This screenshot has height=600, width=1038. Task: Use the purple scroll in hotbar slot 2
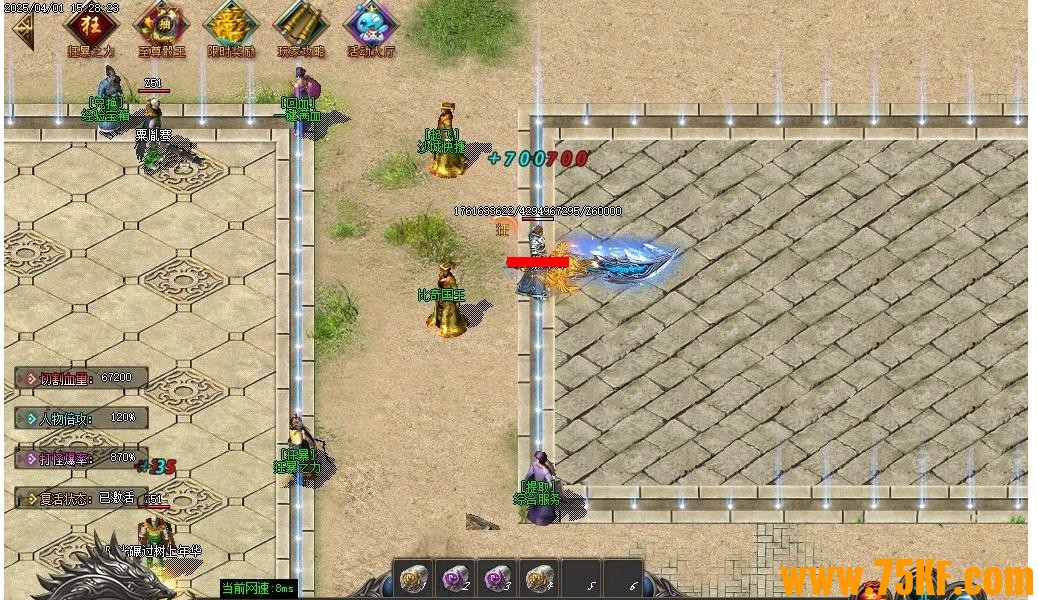pos(455,579)
